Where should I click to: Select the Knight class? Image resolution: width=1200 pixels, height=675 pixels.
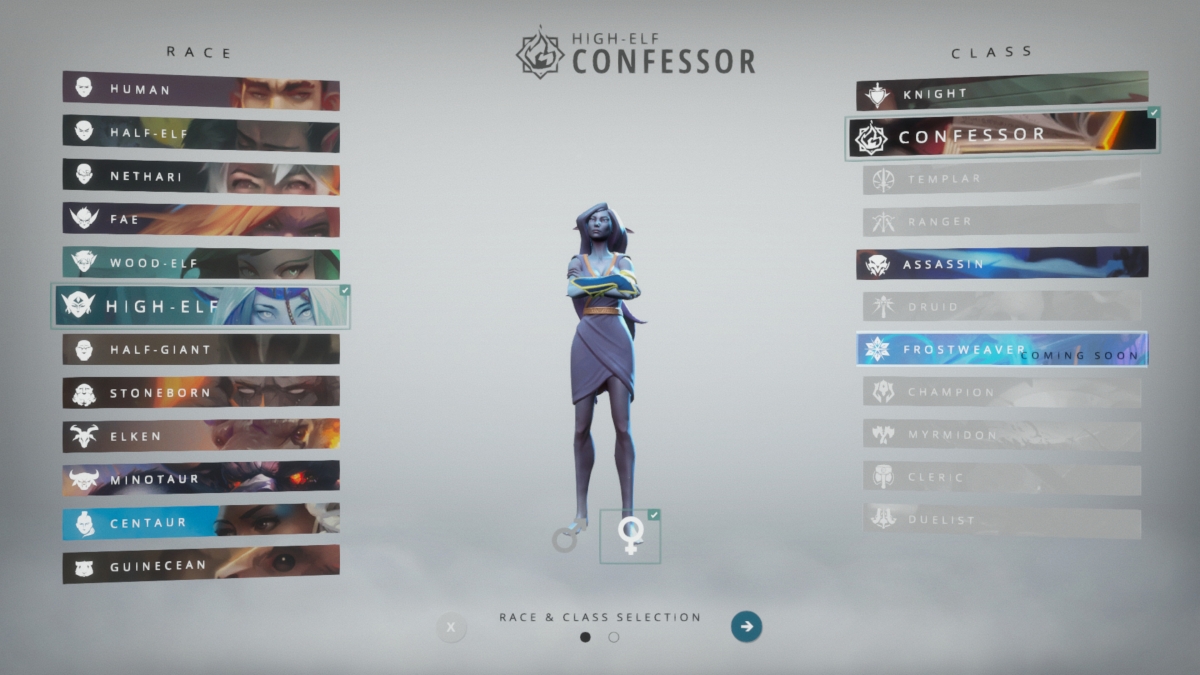click(x=1002, y=93)
